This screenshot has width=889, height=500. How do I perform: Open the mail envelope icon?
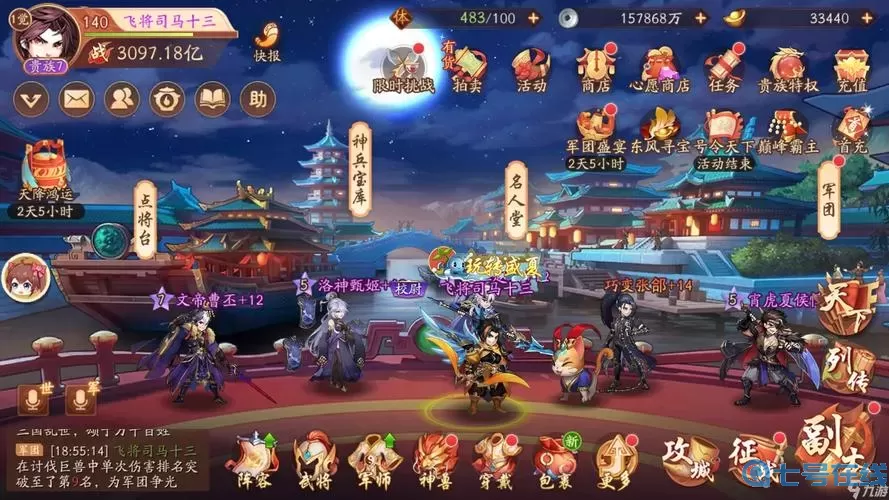[77, 98]
